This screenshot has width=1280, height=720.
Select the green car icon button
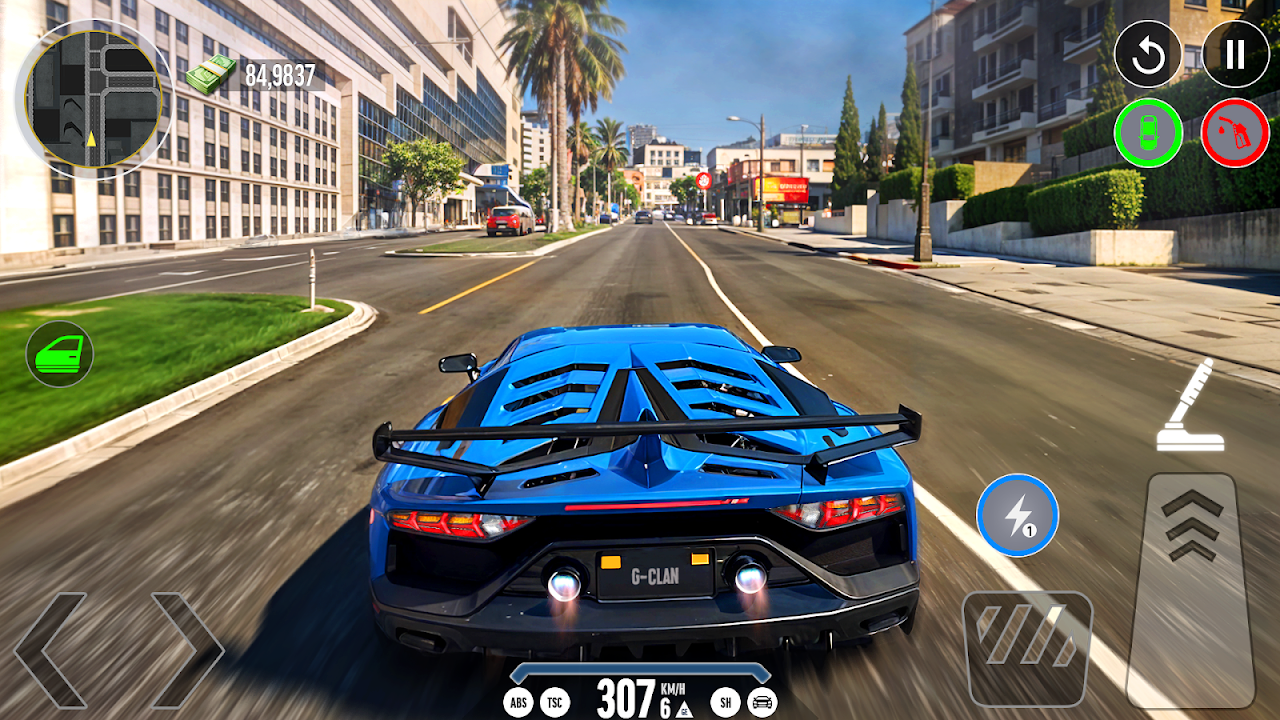click(1148, 133)
